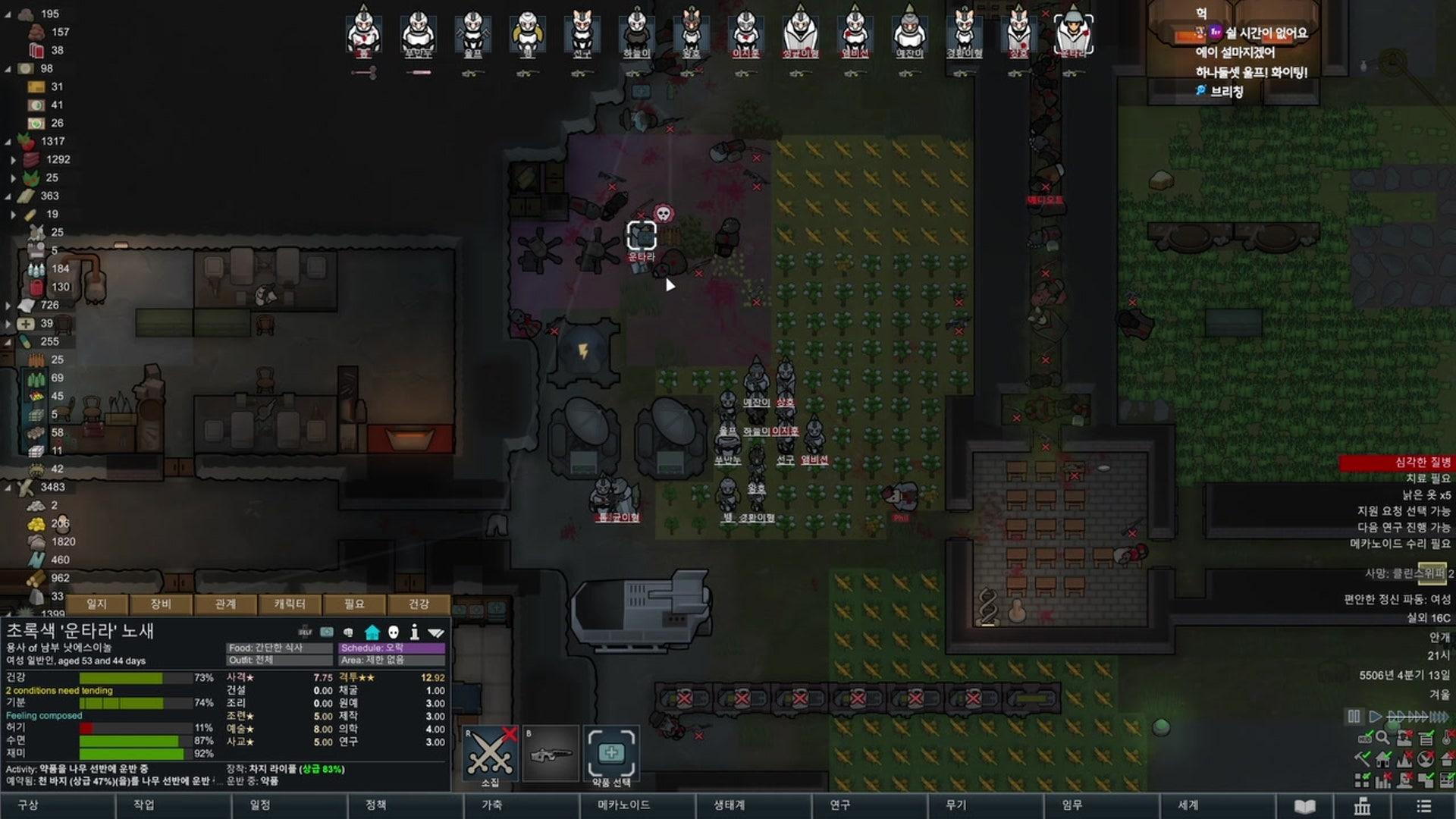Select the charge rifle weapon gizmo
The image size is (1456, 819).
pyautogui.click(x=551, y=753)
